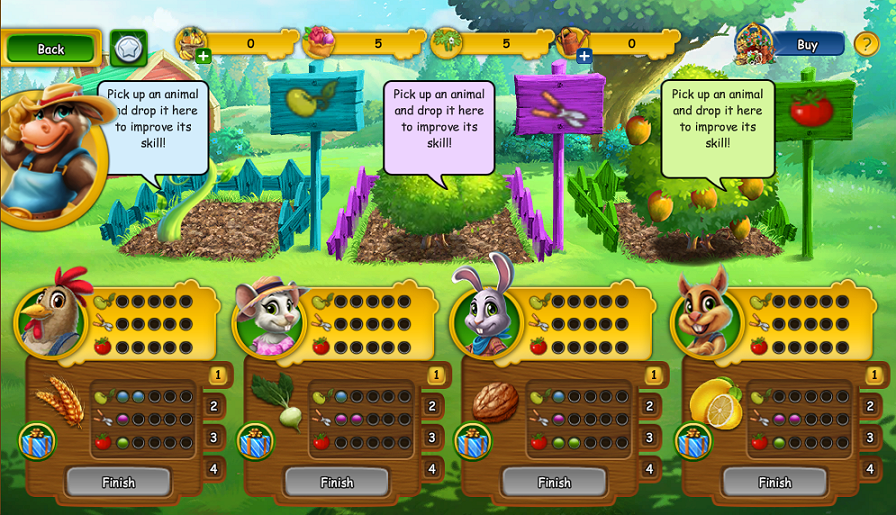Open the gift box on the rooster's panel
This screenshot has width=896, height=515.
[x=37, y=441]
